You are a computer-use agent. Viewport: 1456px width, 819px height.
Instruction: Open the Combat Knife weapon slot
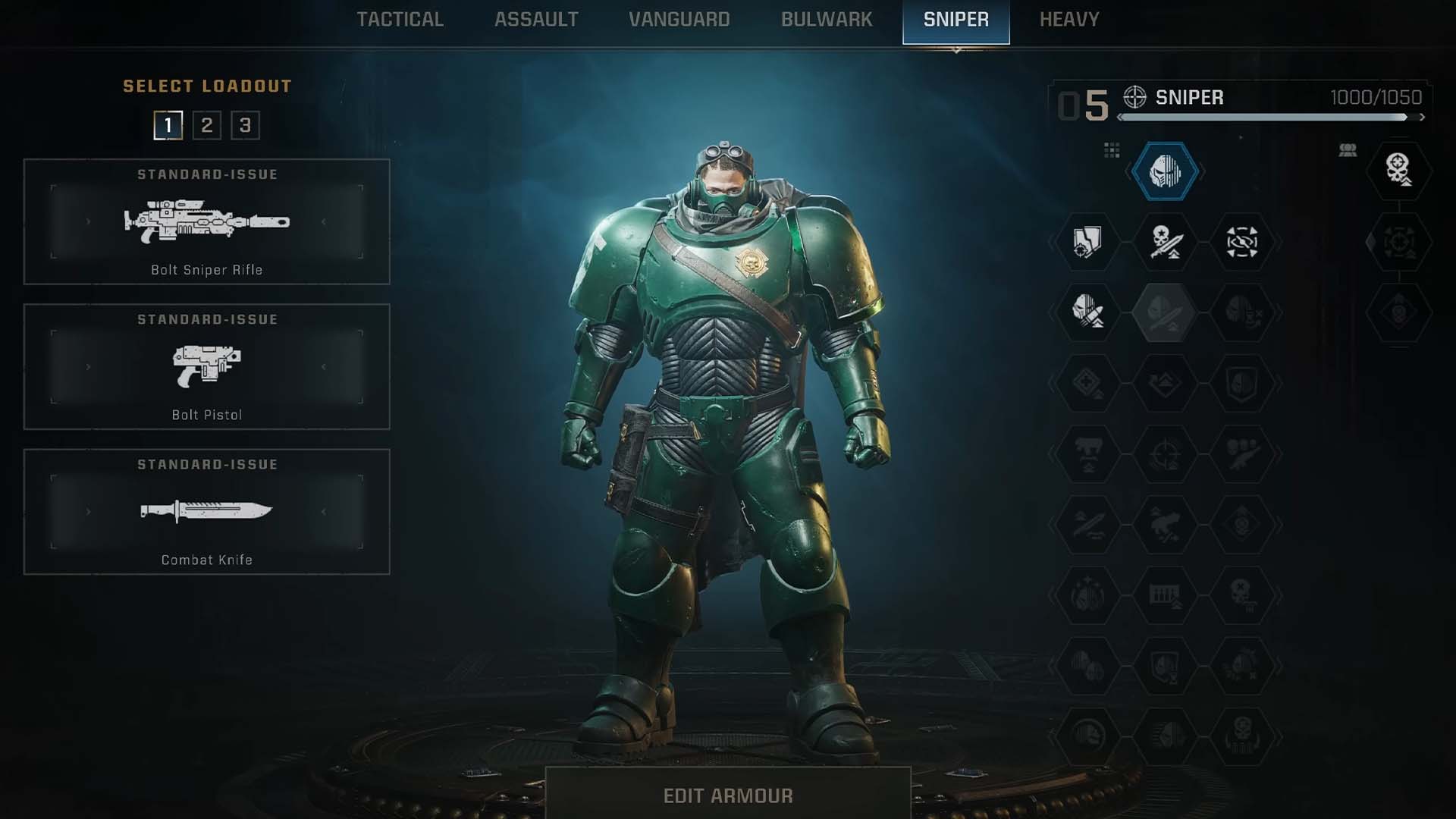tap(206, 511)
